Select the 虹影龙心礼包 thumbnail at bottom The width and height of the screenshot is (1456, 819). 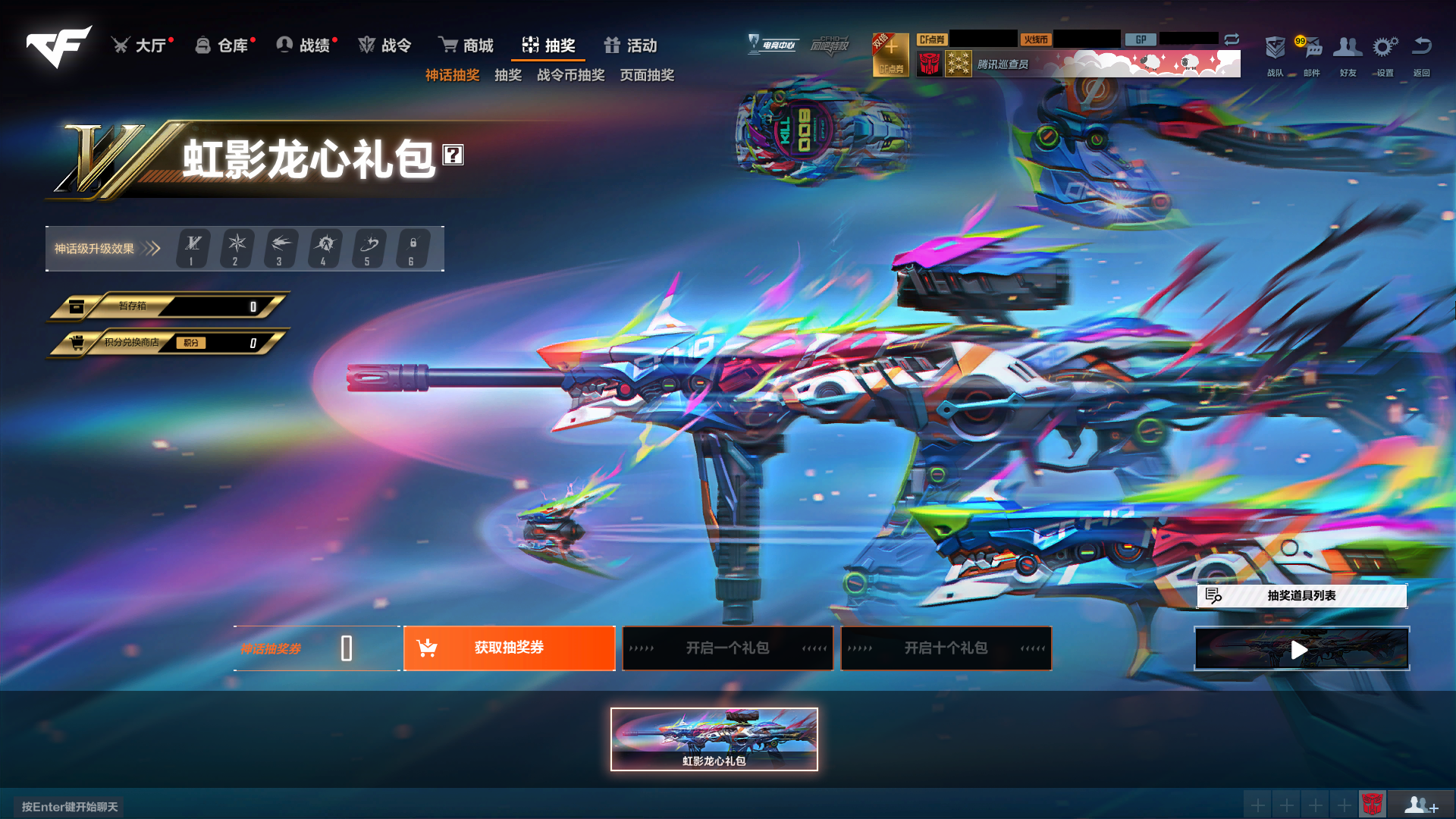coord(714,739)
